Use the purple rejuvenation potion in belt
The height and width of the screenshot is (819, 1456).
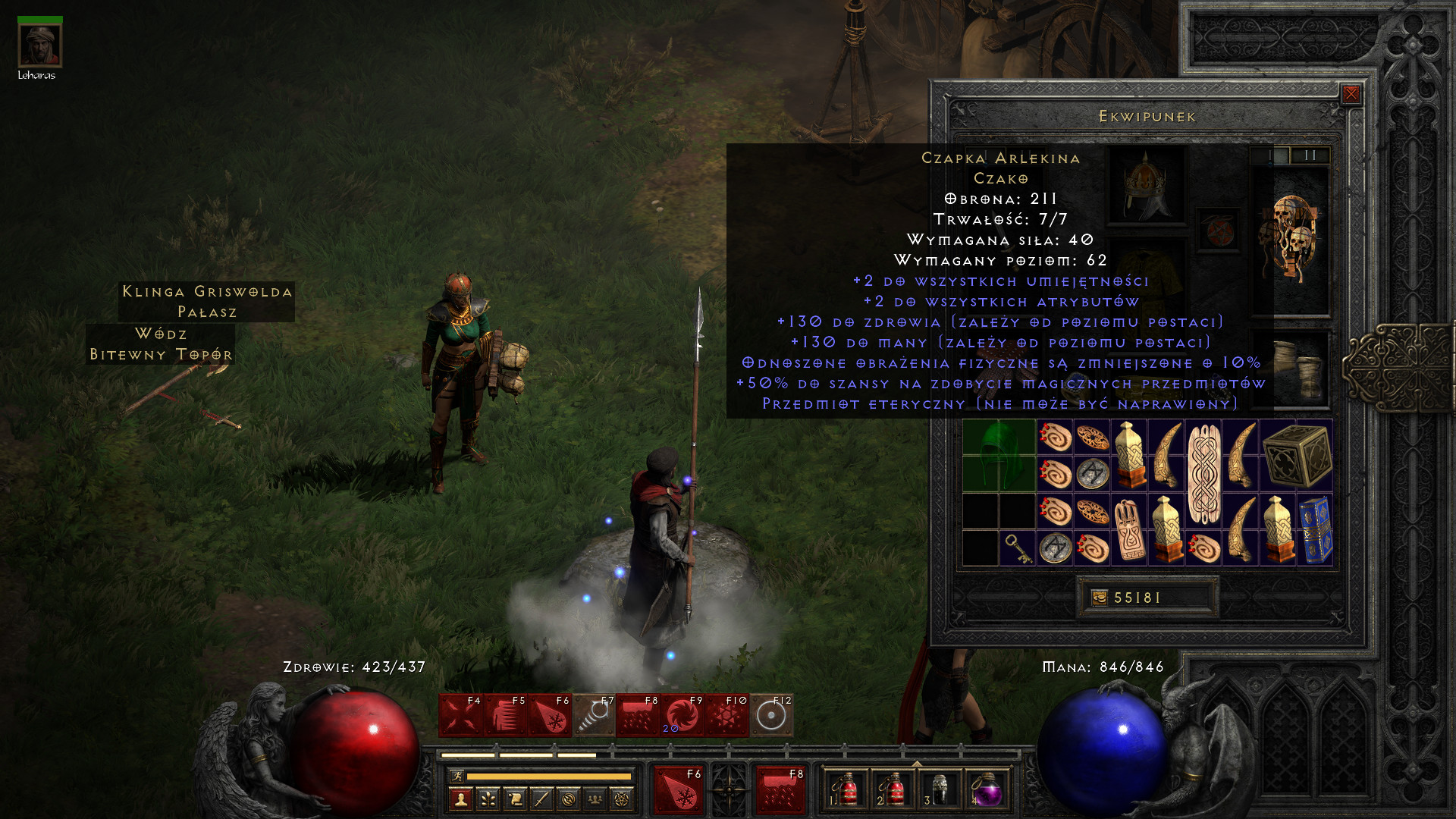coord(987,790)
